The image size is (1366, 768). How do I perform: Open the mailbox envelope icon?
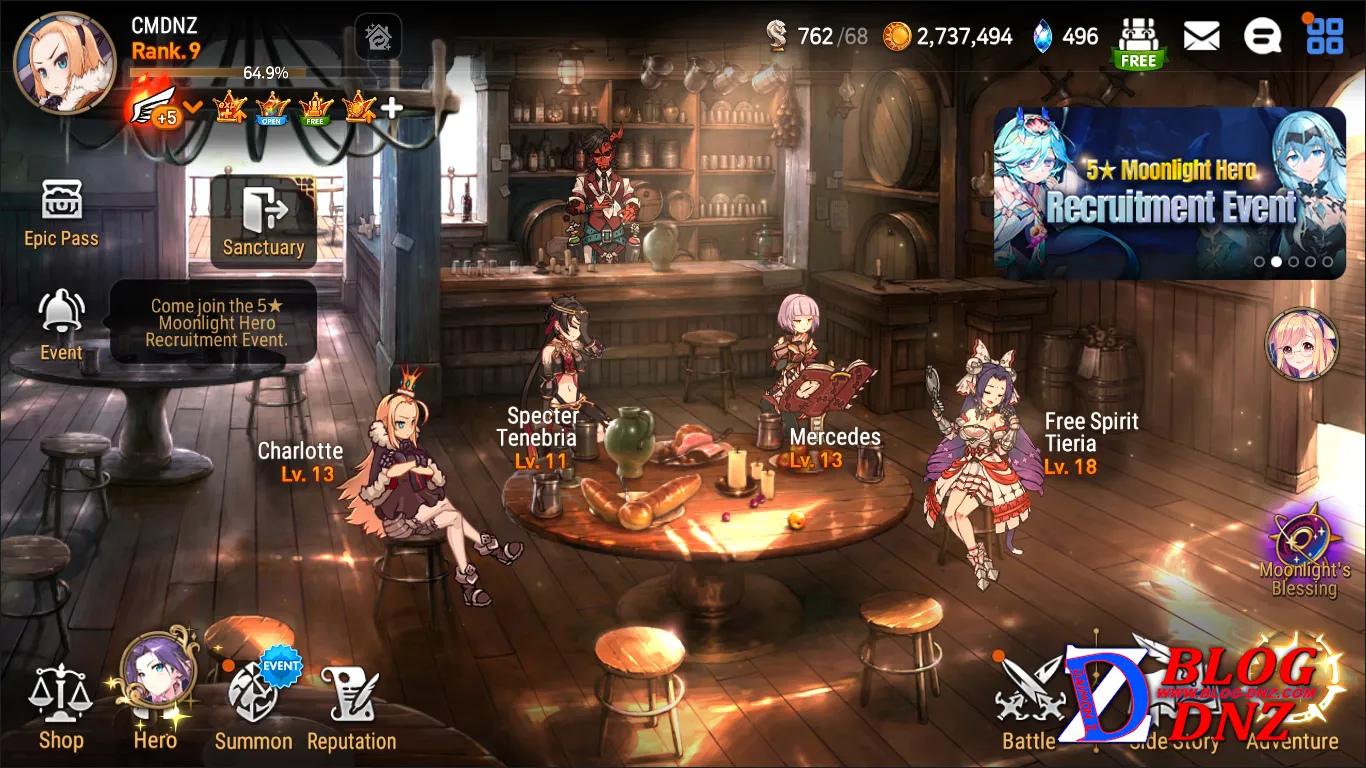pos(1201,37)
